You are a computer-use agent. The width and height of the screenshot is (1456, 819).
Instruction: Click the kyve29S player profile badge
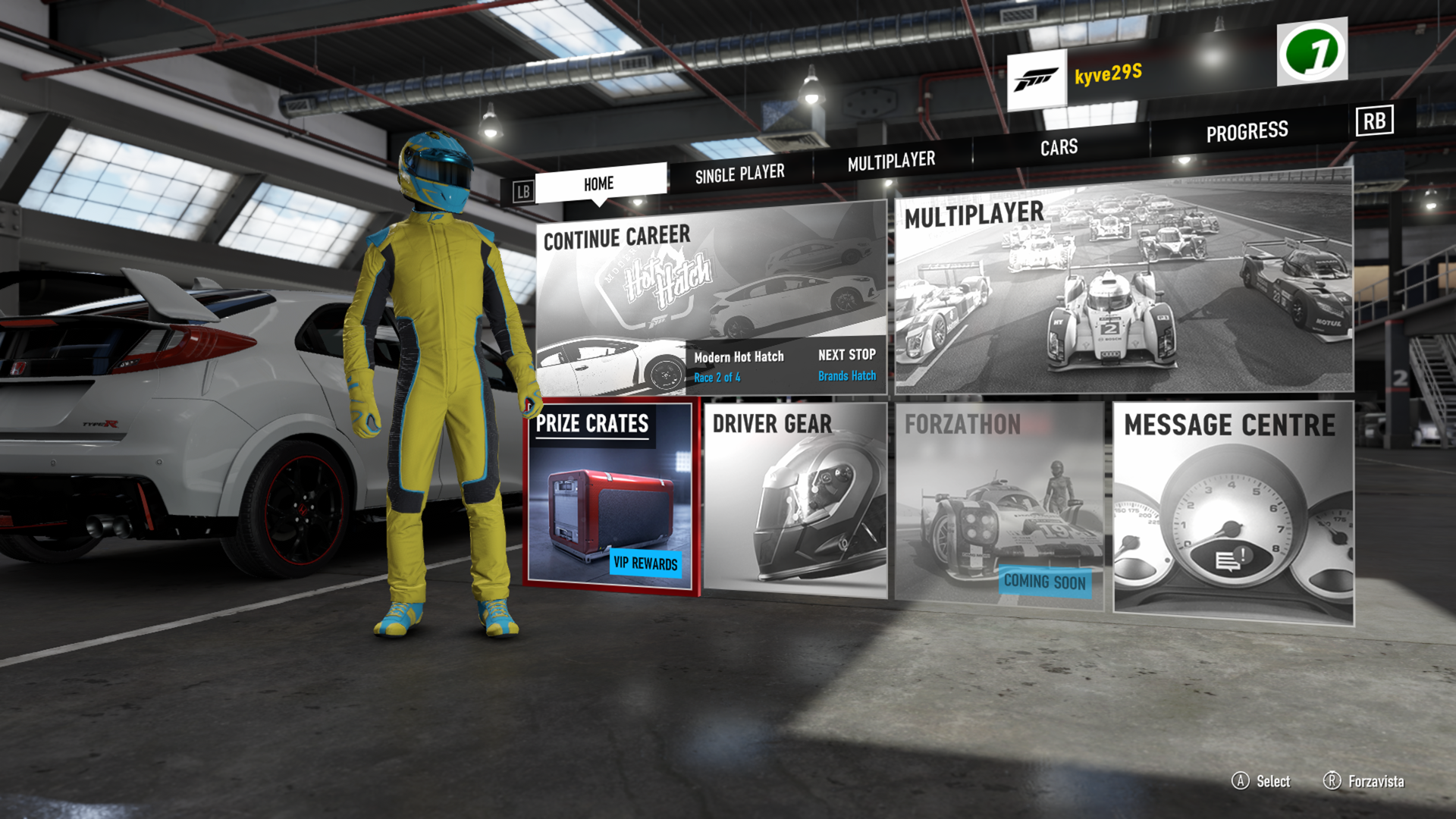1077,77
